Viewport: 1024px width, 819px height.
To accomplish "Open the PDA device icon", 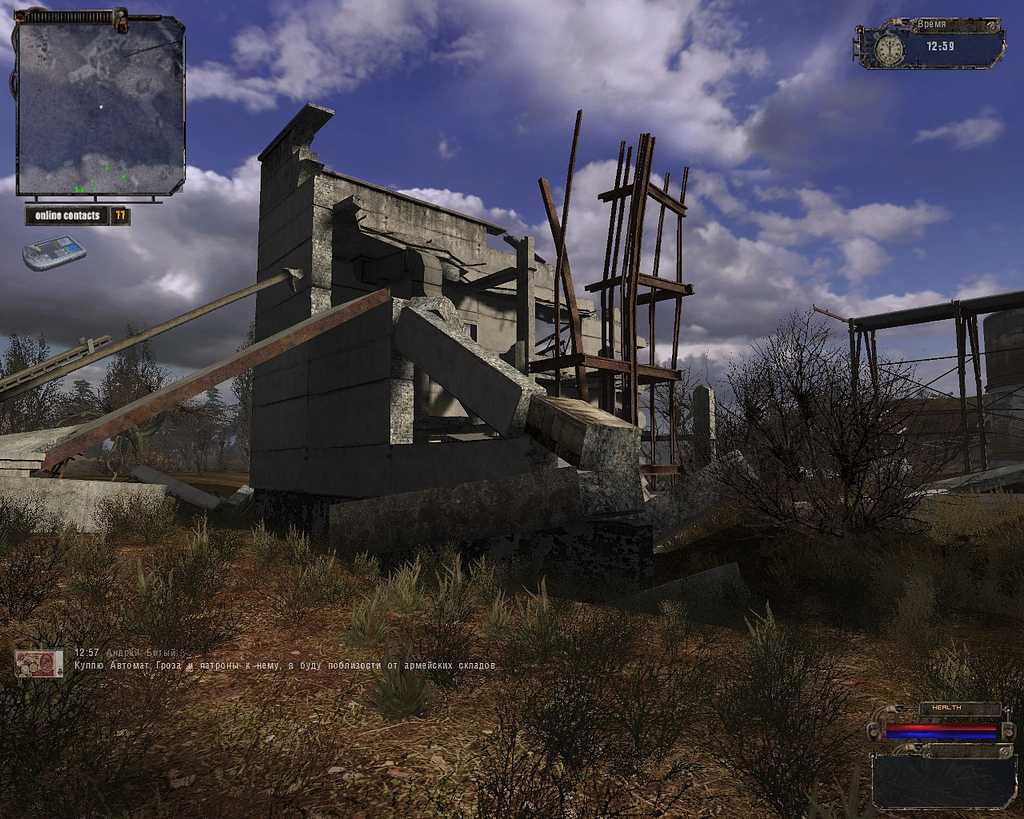I will coord(54,253).
